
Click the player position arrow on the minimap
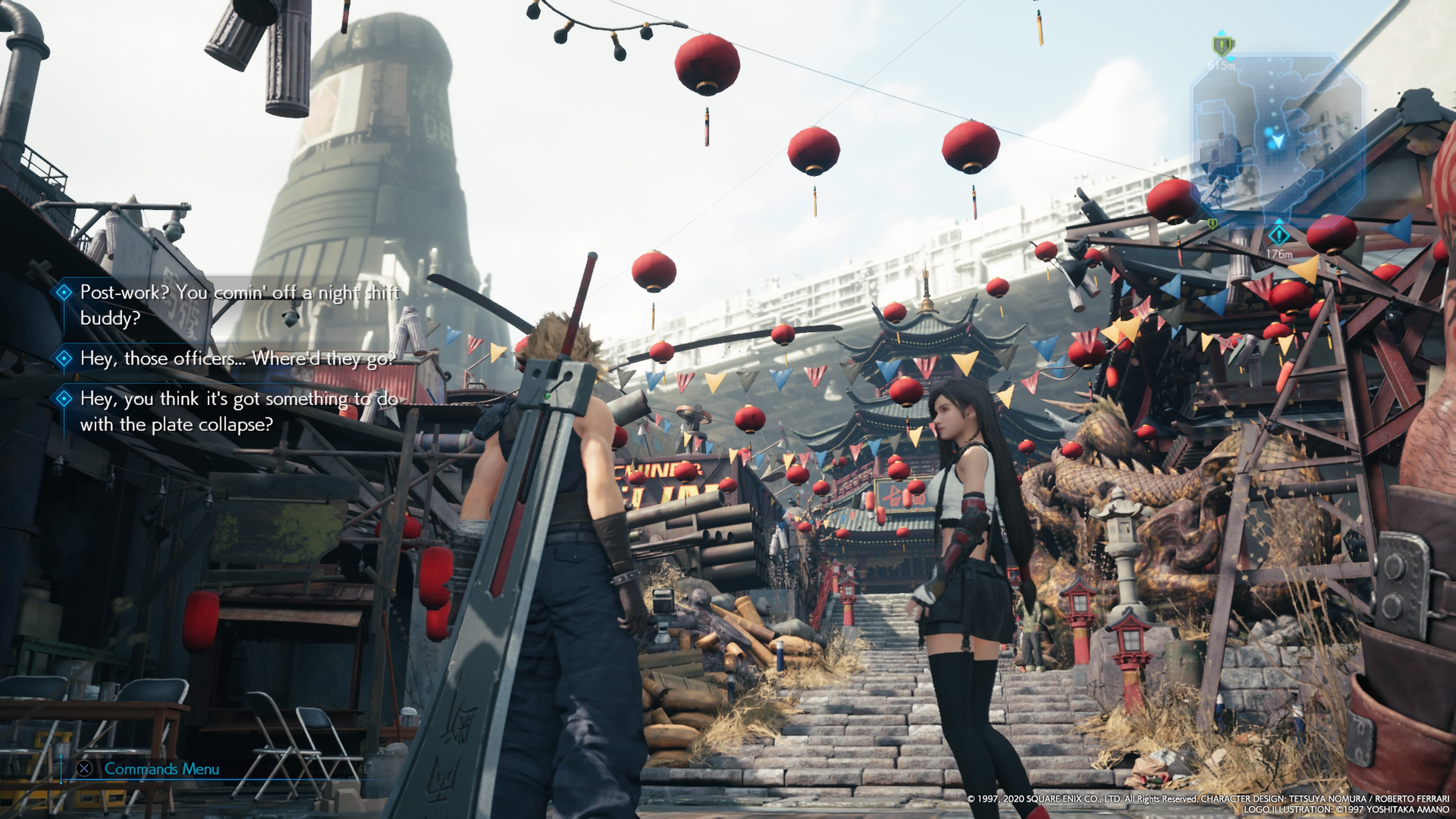coord(1279,141)
